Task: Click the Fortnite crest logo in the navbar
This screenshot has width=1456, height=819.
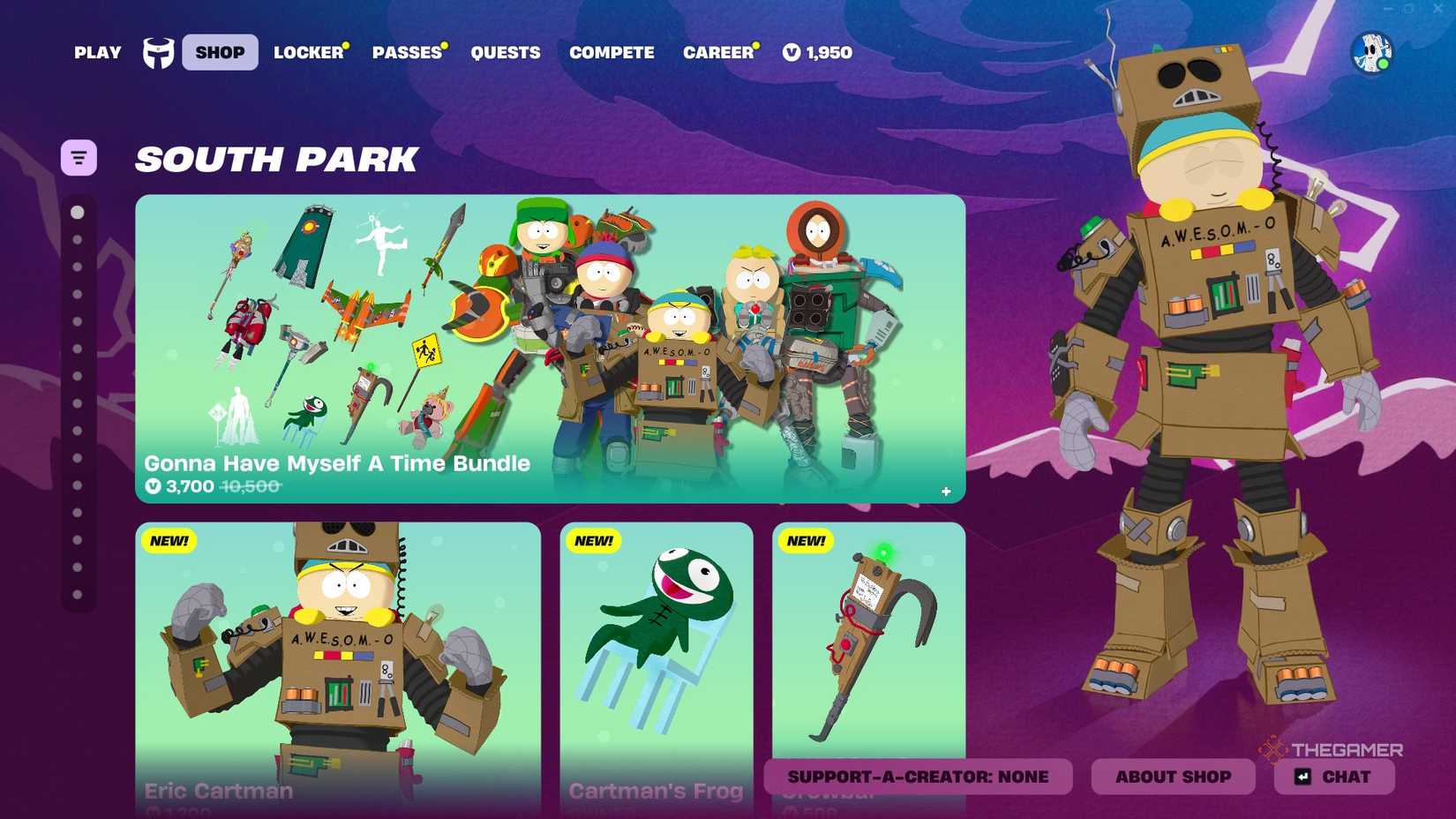Action: [157, 52]
